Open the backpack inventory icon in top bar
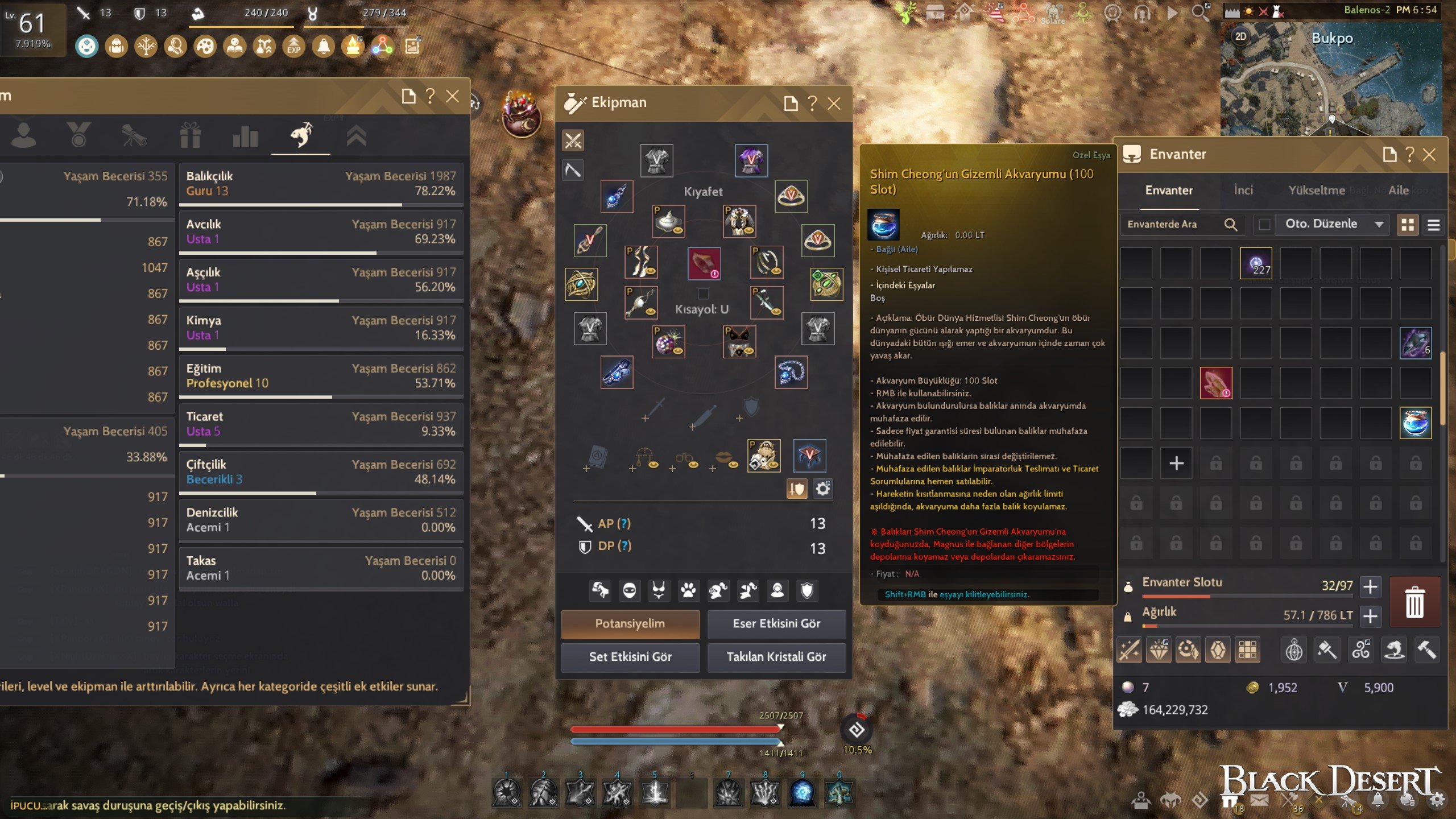The image size is (1456, 819). (115, 47)
